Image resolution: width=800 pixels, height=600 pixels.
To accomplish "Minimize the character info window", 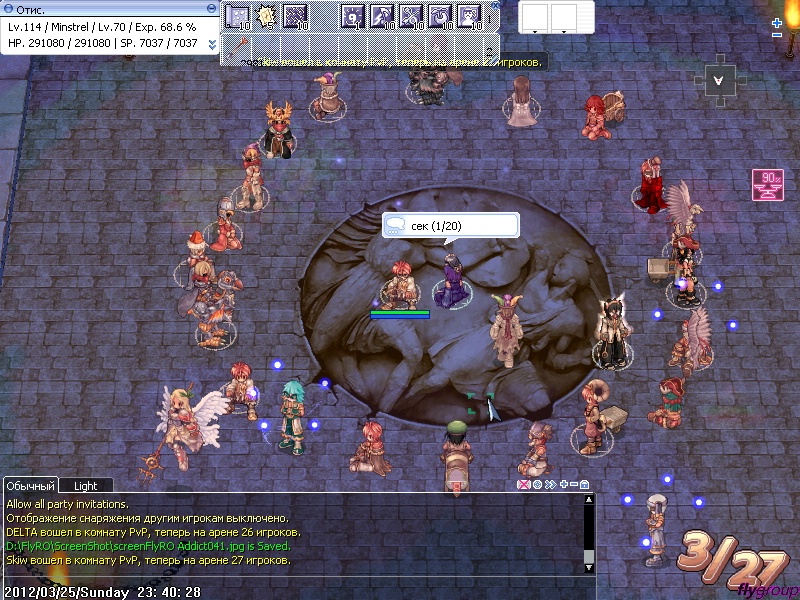I will coord(212,8).
